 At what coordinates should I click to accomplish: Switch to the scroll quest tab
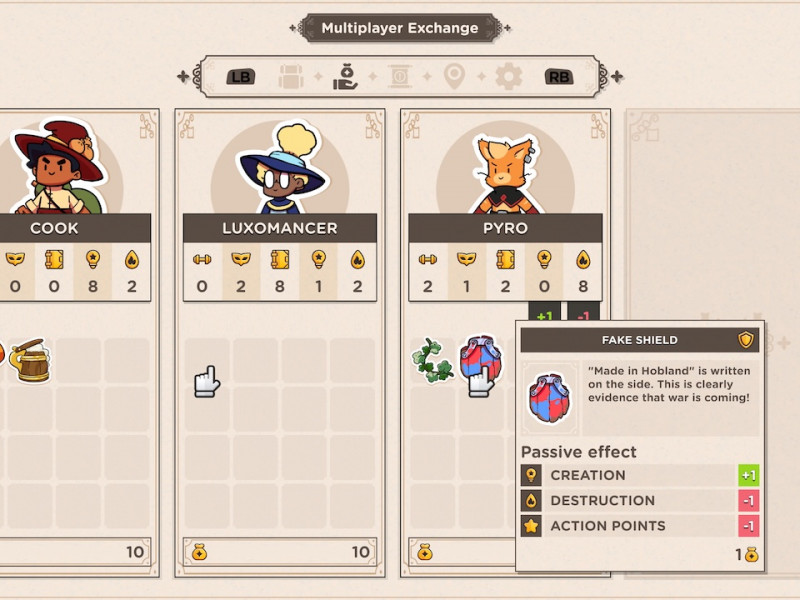tap(400, 76)
